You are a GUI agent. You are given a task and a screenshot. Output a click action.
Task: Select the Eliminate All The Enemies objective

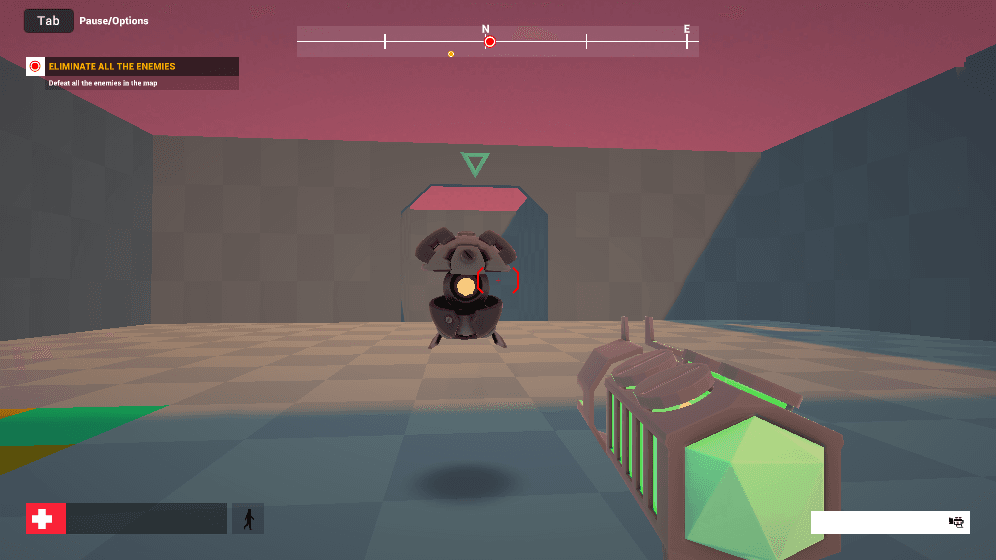(x=112, y=67)
